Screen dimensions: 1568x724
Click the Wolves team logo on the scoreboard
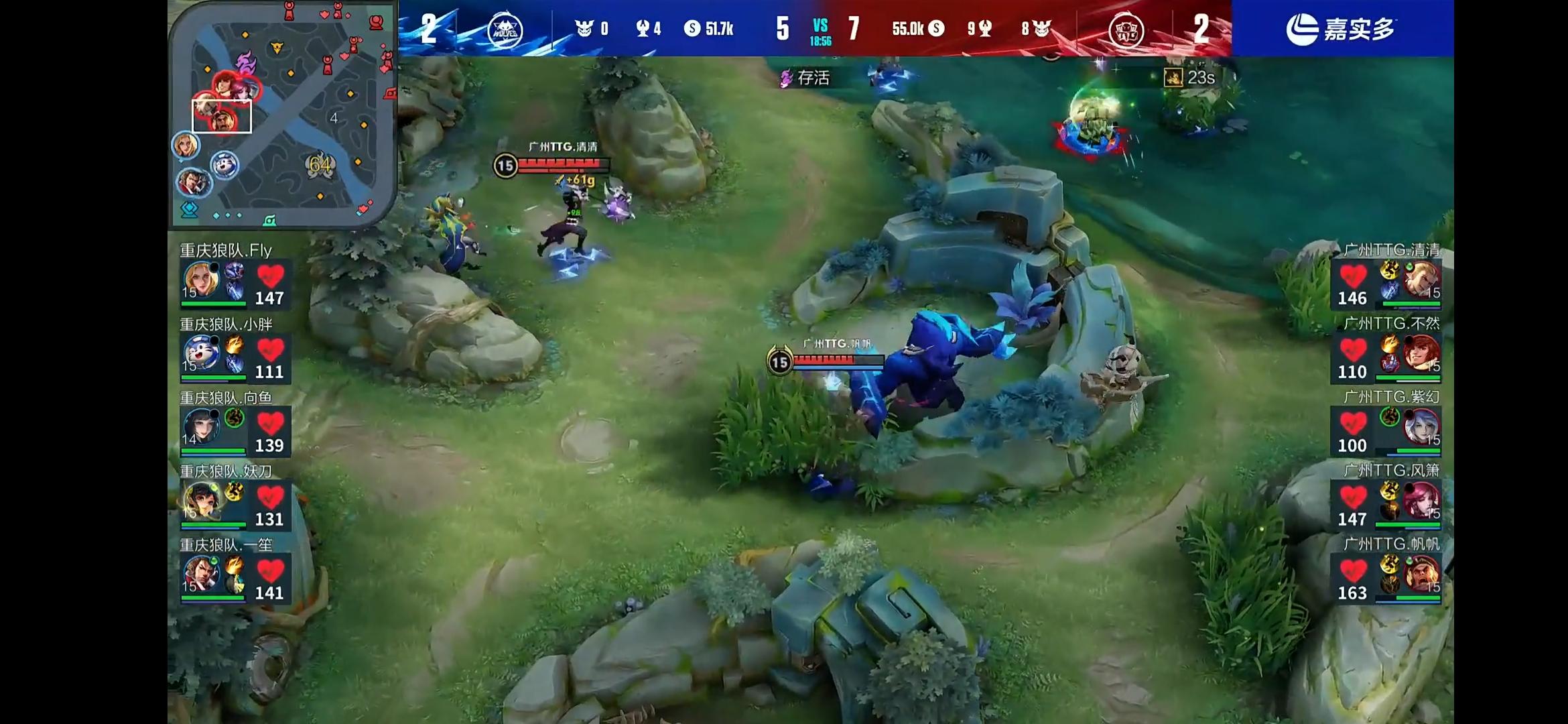[504, 29]
